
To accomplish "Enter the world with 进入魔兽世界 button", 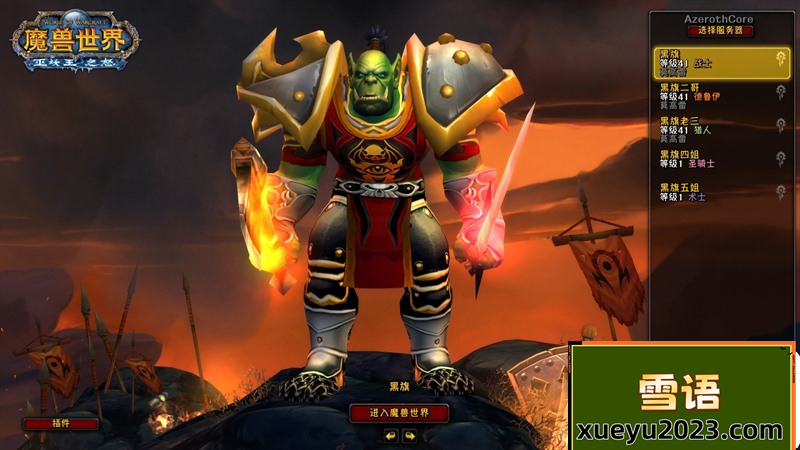I will [x=399, y=413].
